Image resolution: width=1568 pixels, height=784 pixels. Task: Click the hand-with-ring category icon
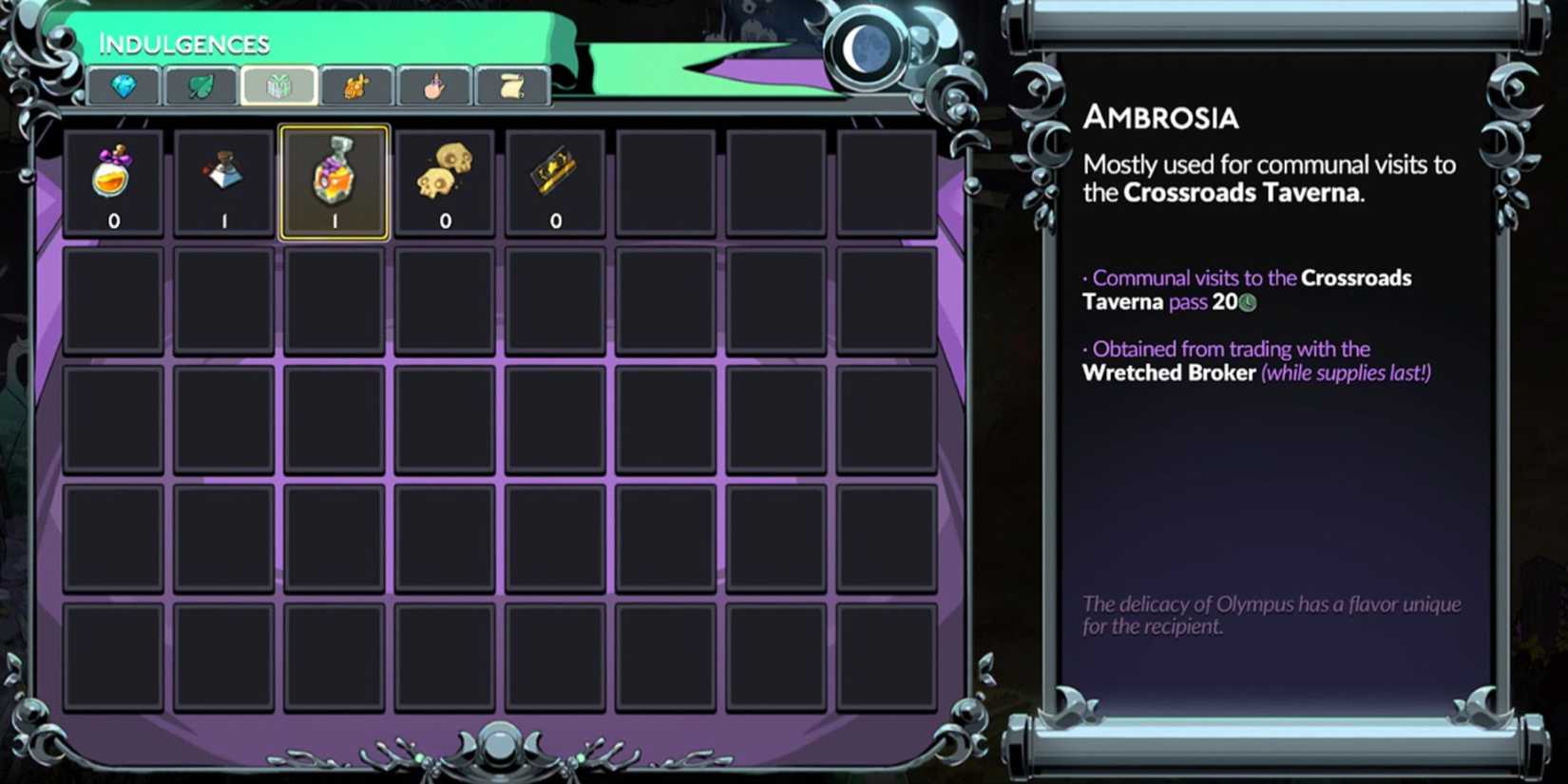click(434, 85)
